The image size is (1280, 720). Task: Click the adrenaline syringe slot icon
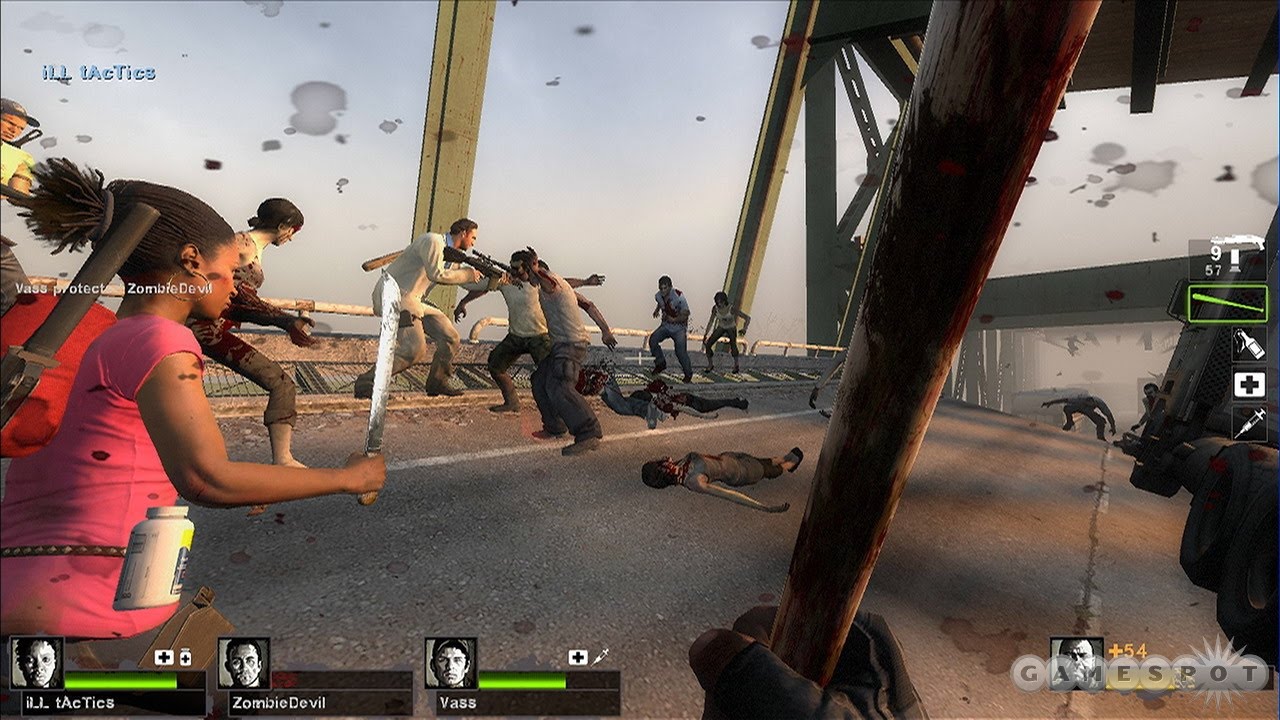tap(1248, 420)
